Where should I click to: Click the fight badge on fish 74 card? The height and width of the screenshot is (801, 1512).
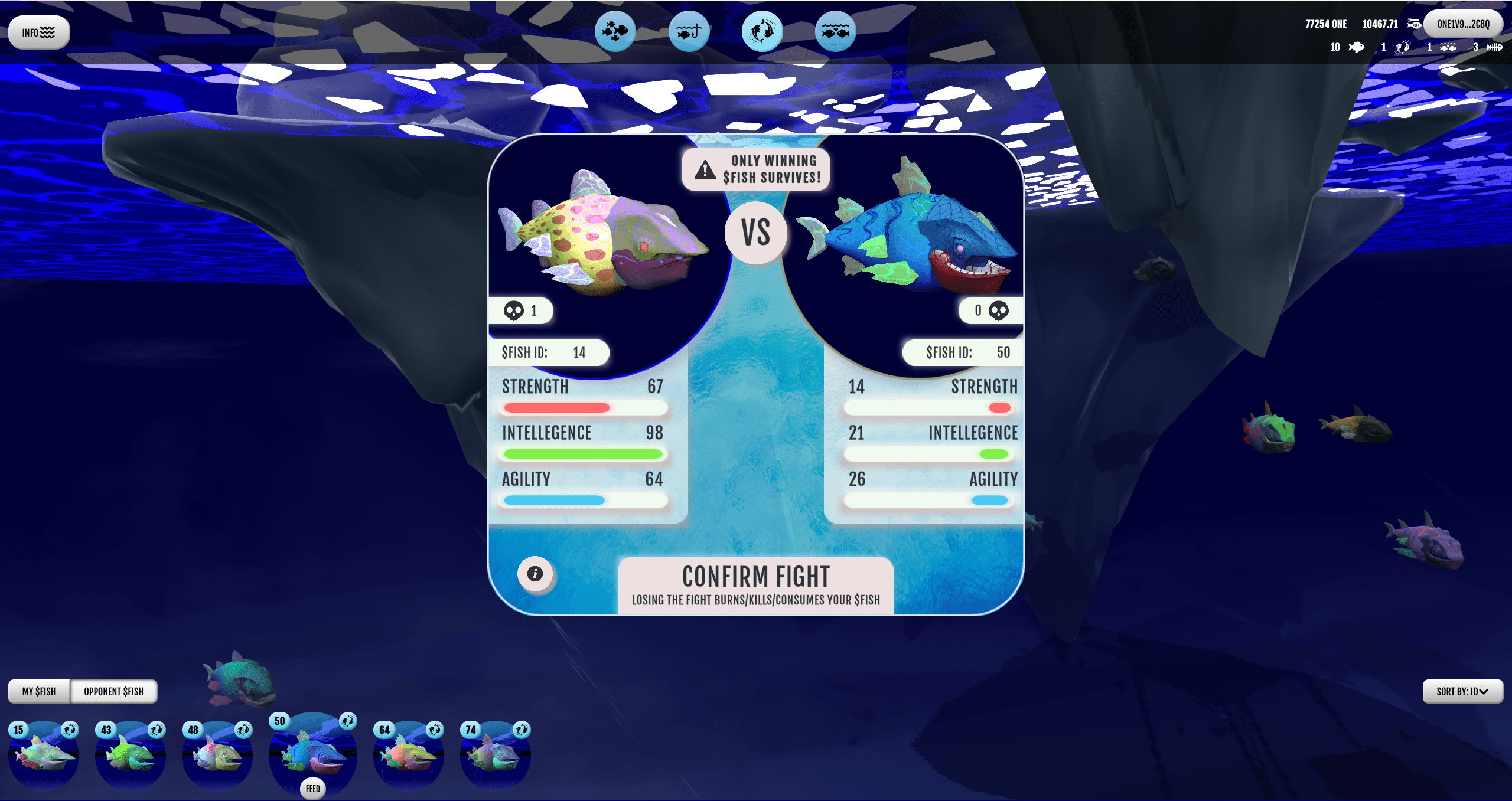click(x=520, y=730)
